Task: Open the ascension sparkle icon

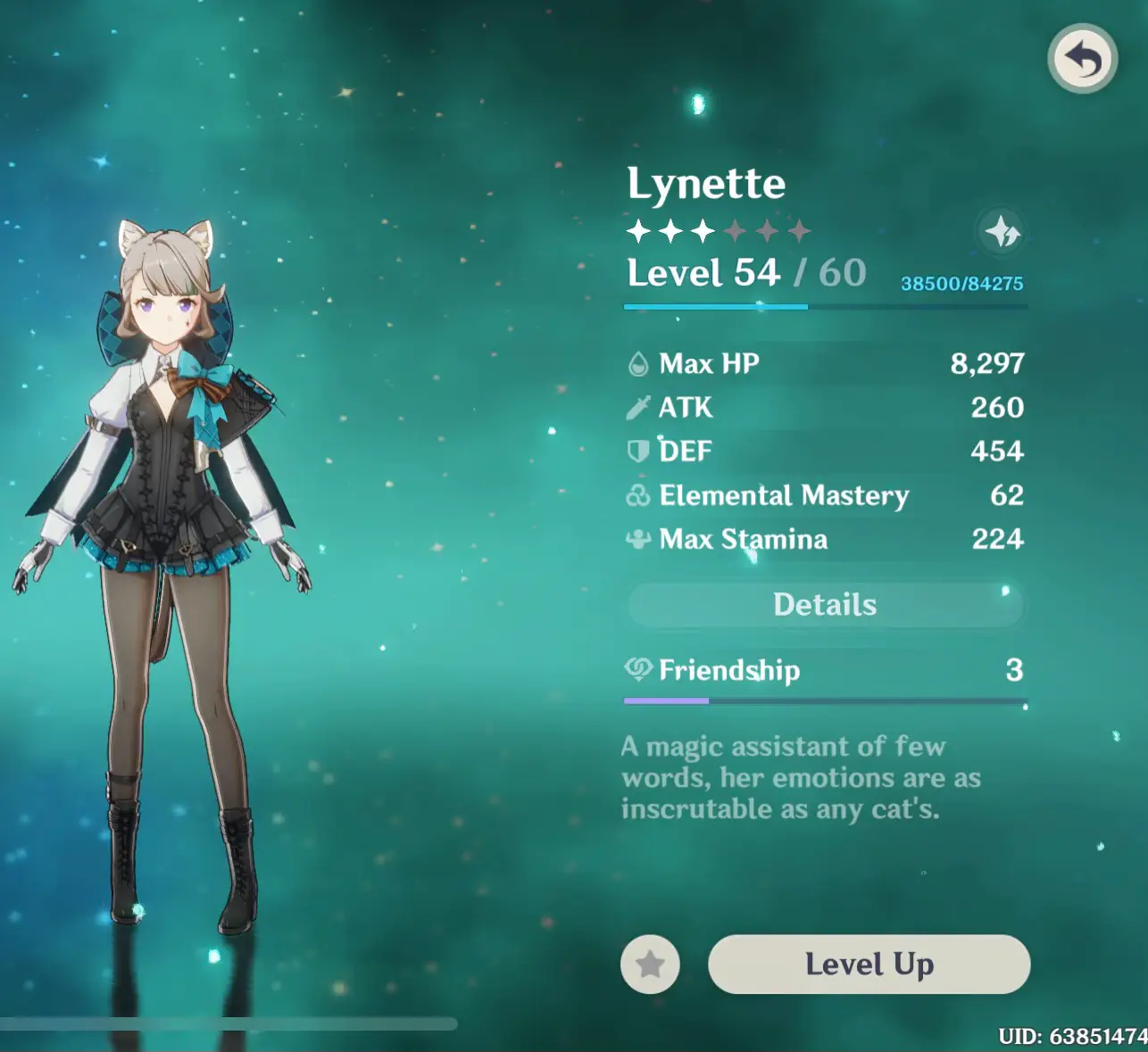Action: tap(1002, 232)
